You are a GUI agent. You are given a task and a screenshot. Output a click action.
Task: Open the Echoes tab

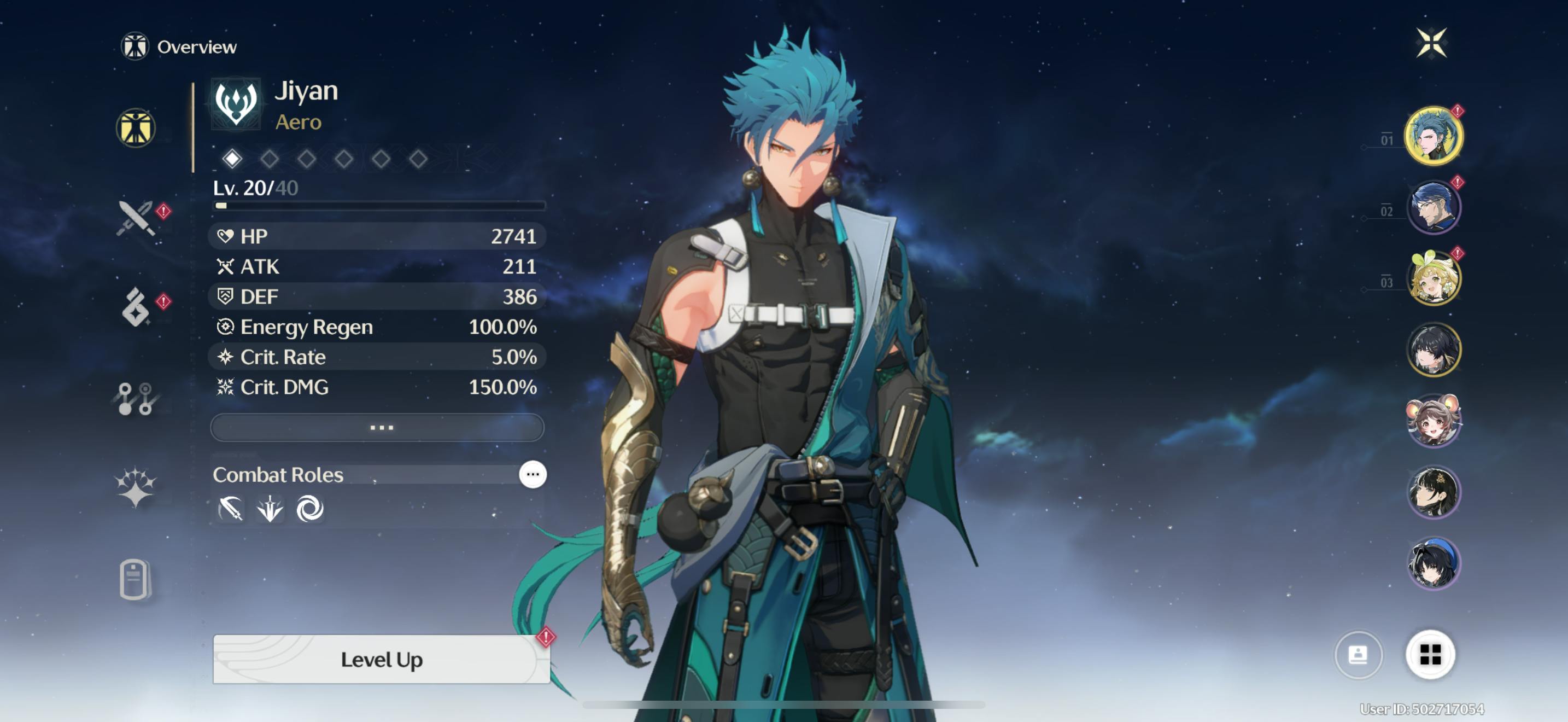(x=136, y=306)
